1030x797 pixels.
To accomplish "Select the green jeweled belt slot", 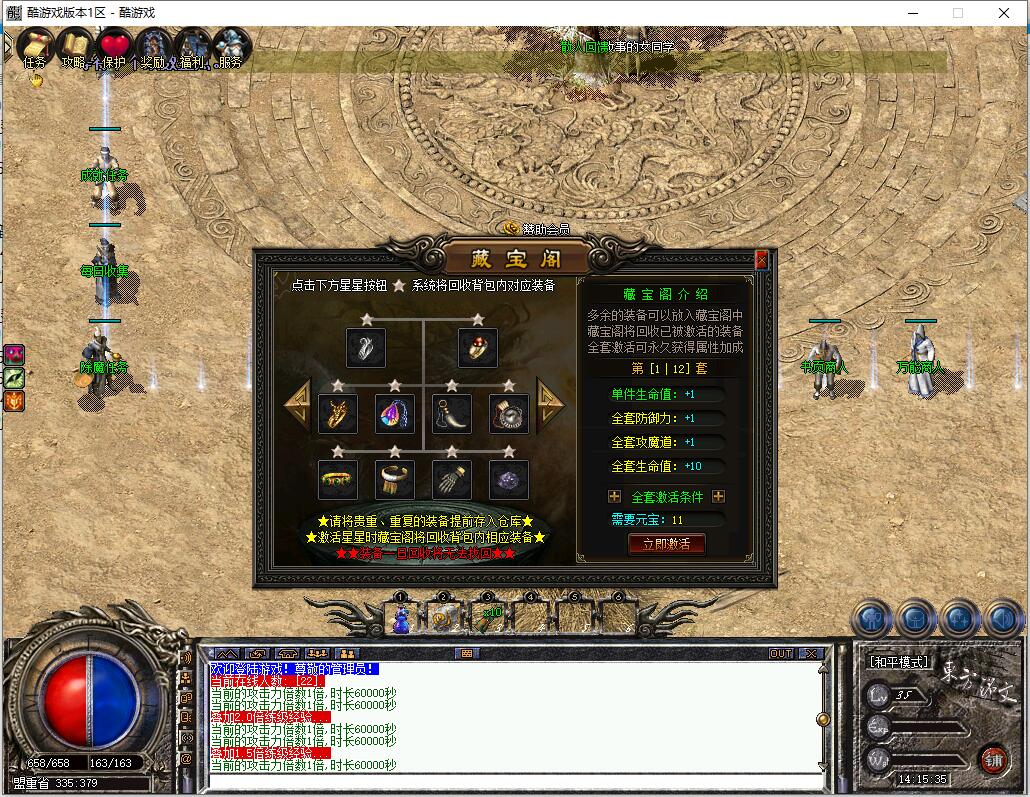I will pos(338,480).
